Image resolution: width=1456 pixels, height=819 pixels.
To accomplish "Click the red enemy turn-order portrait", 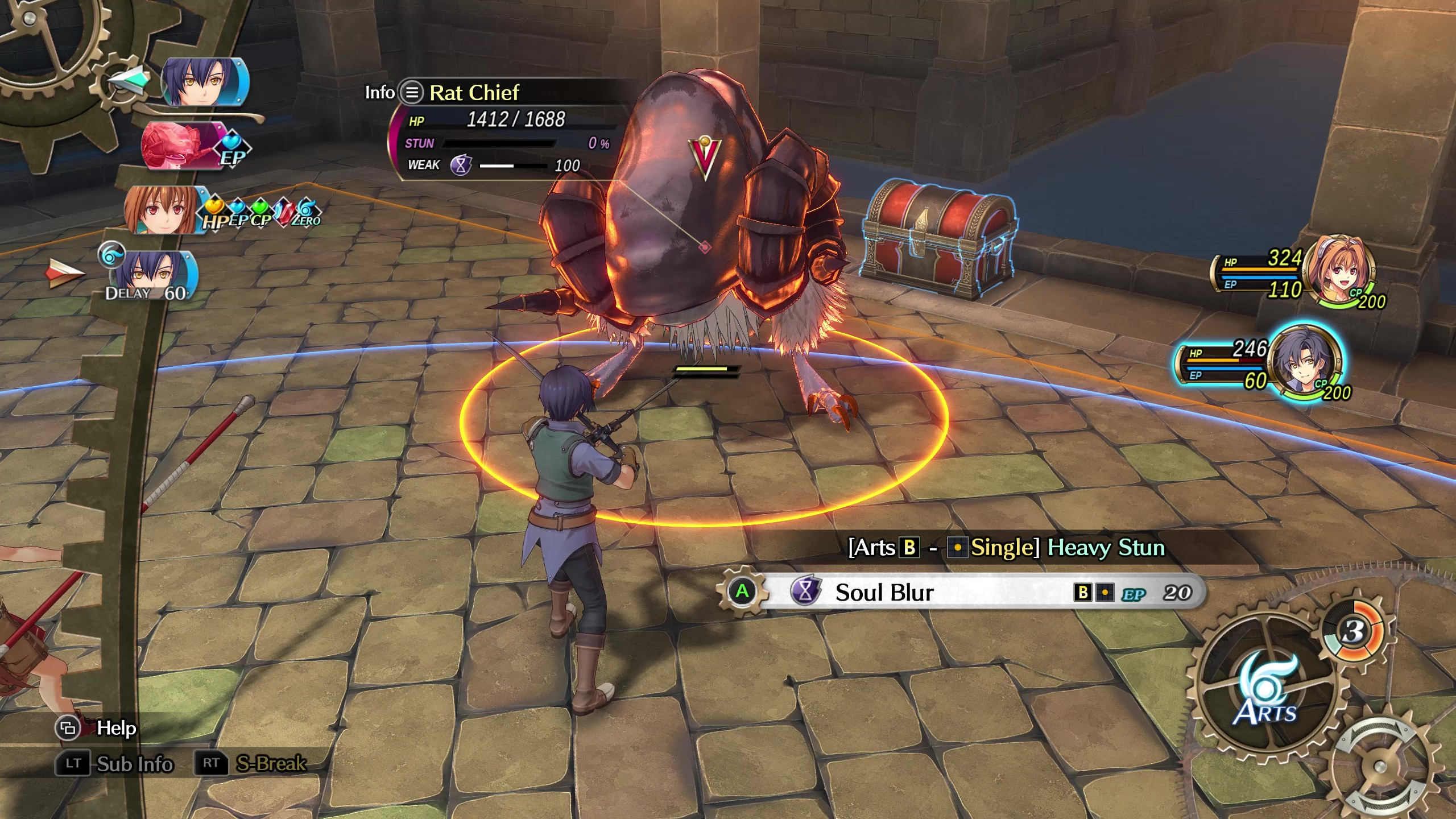I will (181, 146).
